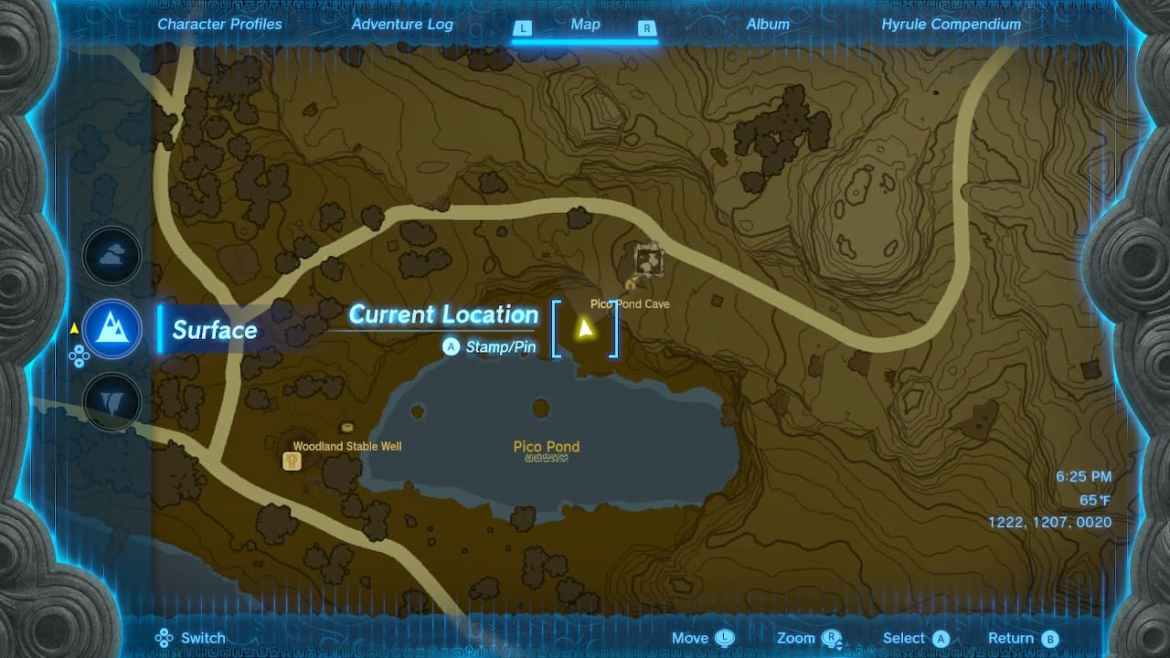Switch to the Hyrule Compendium tab
Screen dimensions: 1170x658
951,24
